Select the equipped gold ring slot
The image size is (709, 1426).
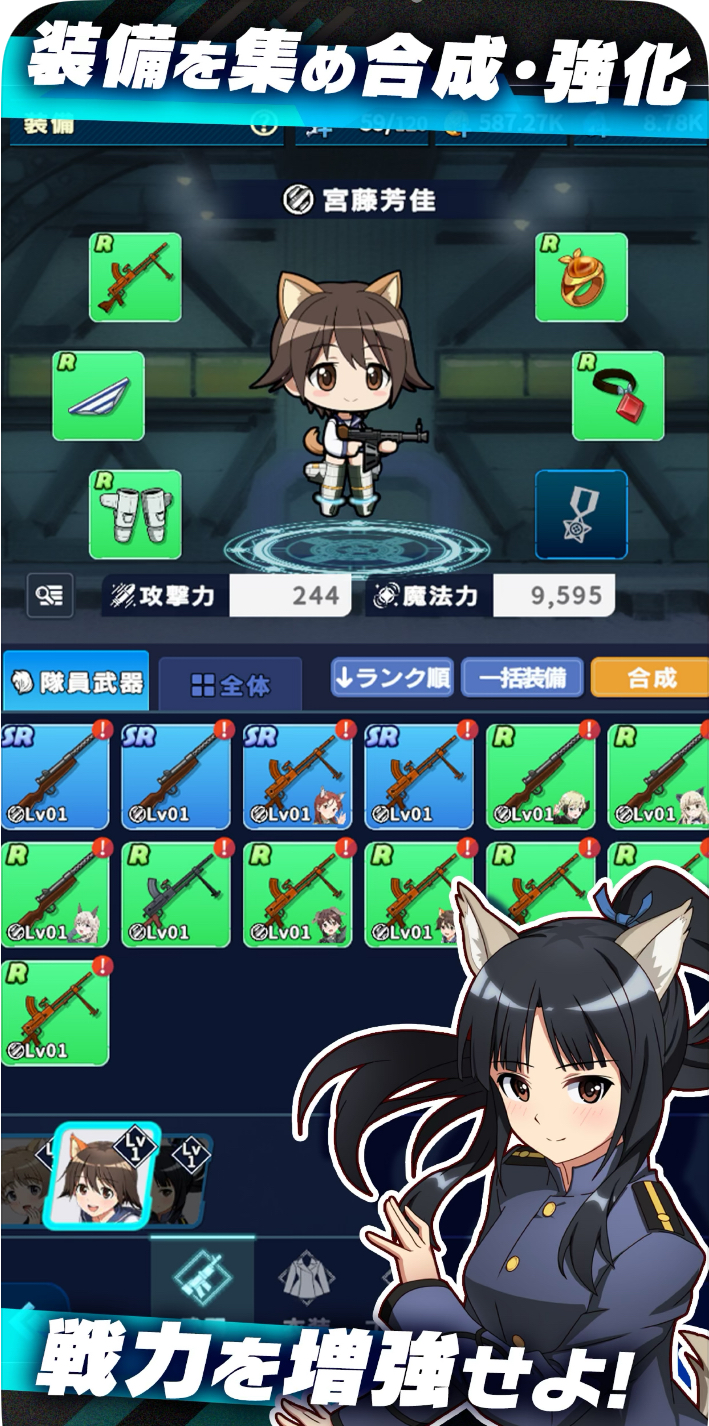pos(581,277)
